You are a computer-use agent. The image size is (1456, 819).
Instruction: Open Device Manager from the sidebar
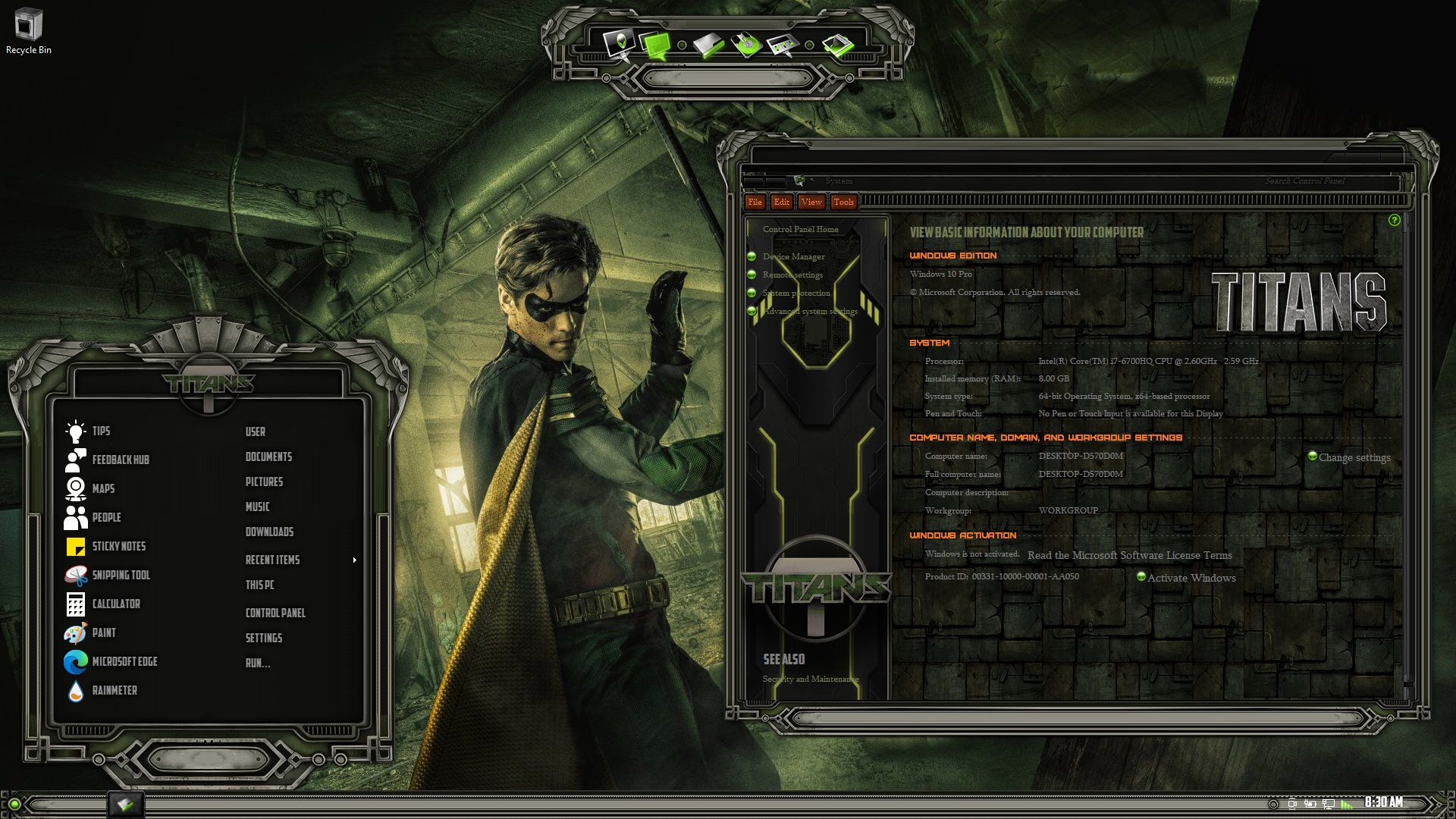click(793, 256)
